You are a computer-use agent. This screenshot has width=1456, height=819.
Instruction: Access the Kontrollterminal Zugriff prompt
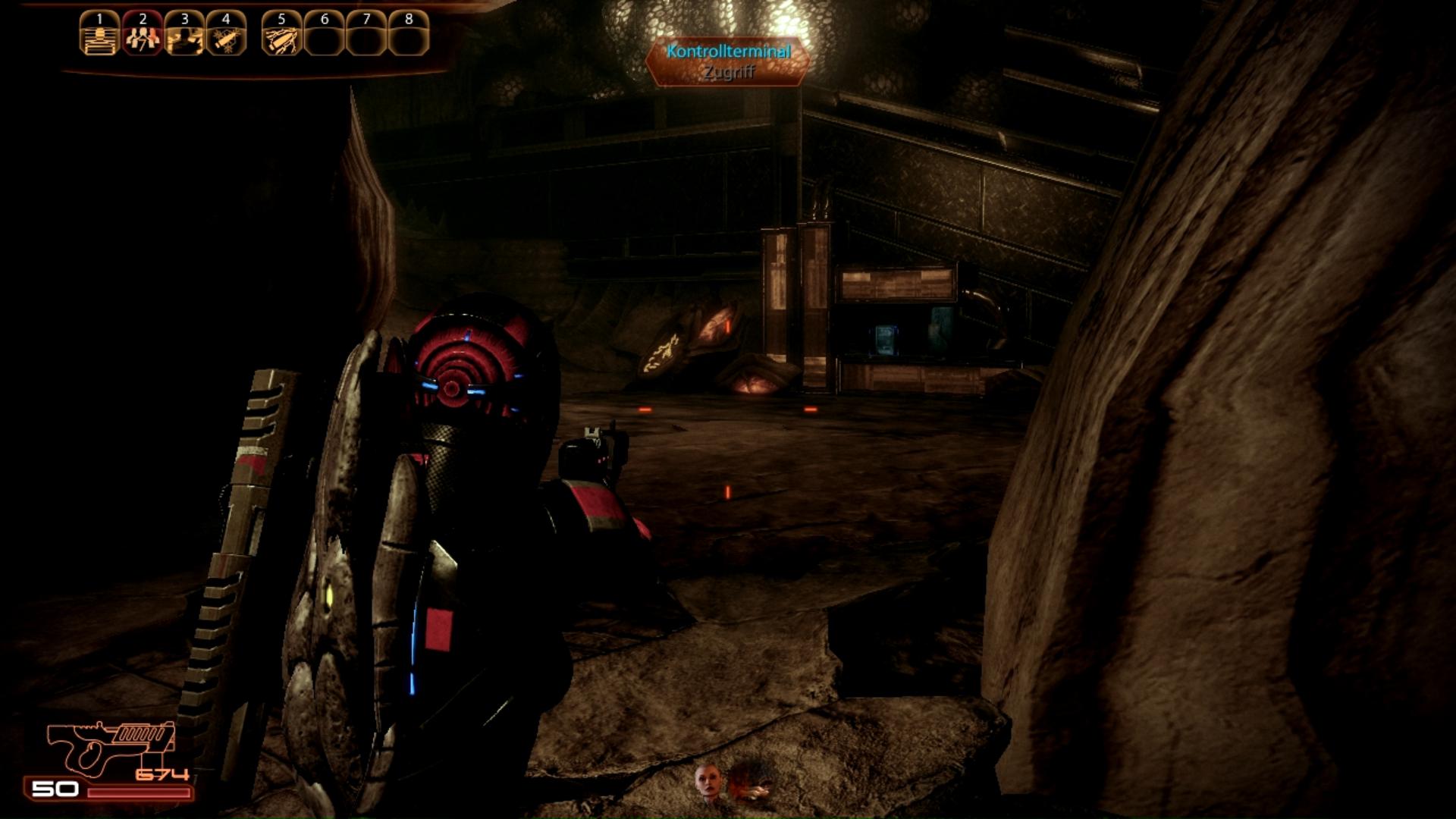tap(728, 61)
